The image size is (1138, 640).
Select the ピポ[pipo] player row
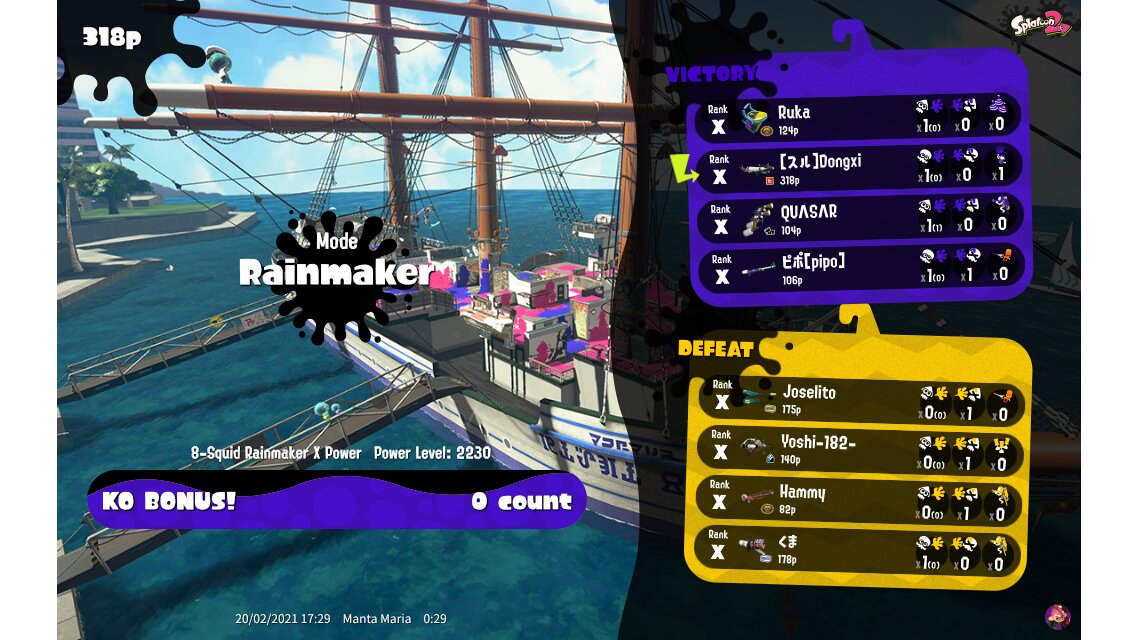click(860, 268)
